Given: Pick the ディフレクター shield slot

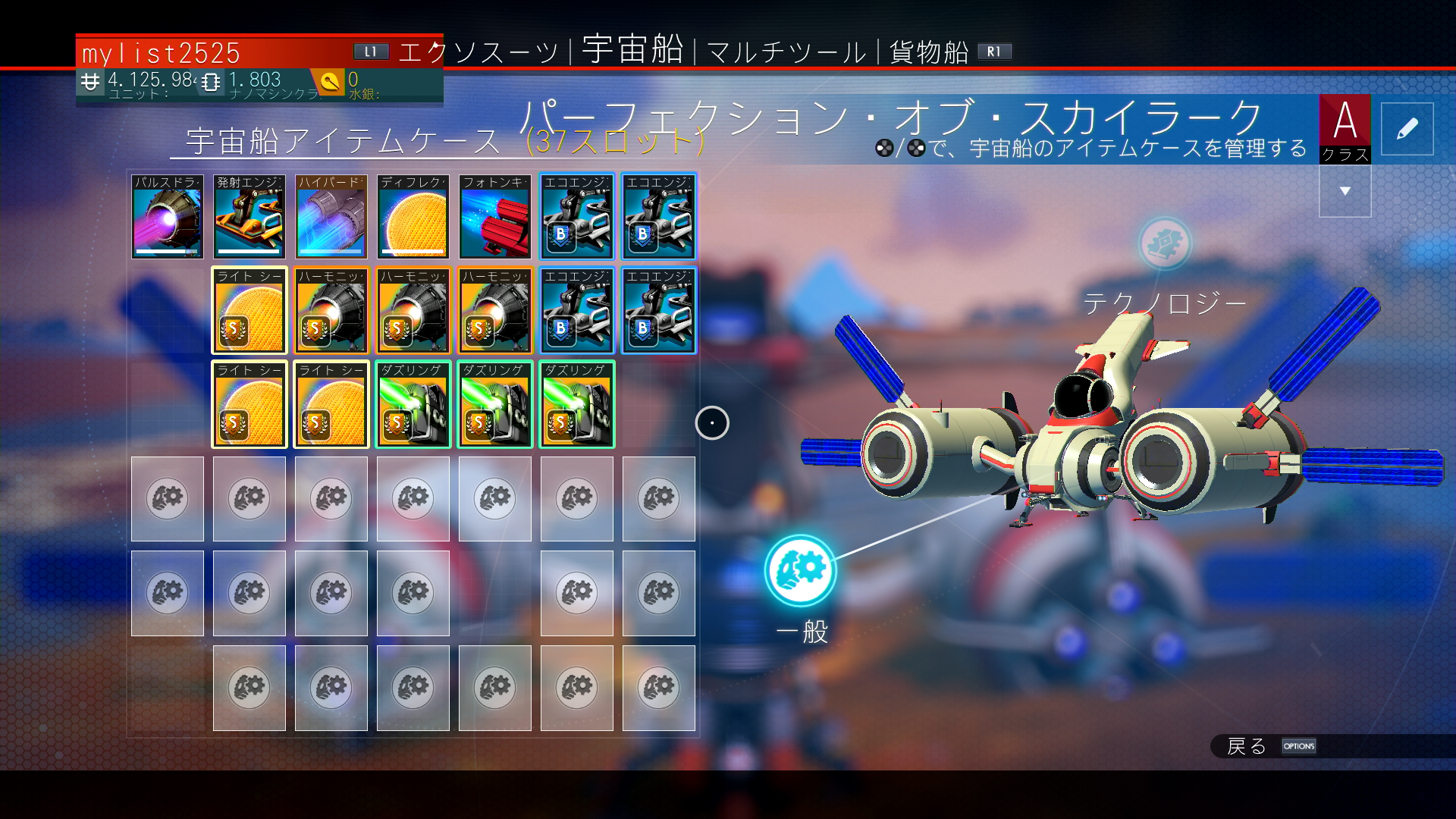Looking at the screenshot, I should pyautogui.click(x=413, y=217).
